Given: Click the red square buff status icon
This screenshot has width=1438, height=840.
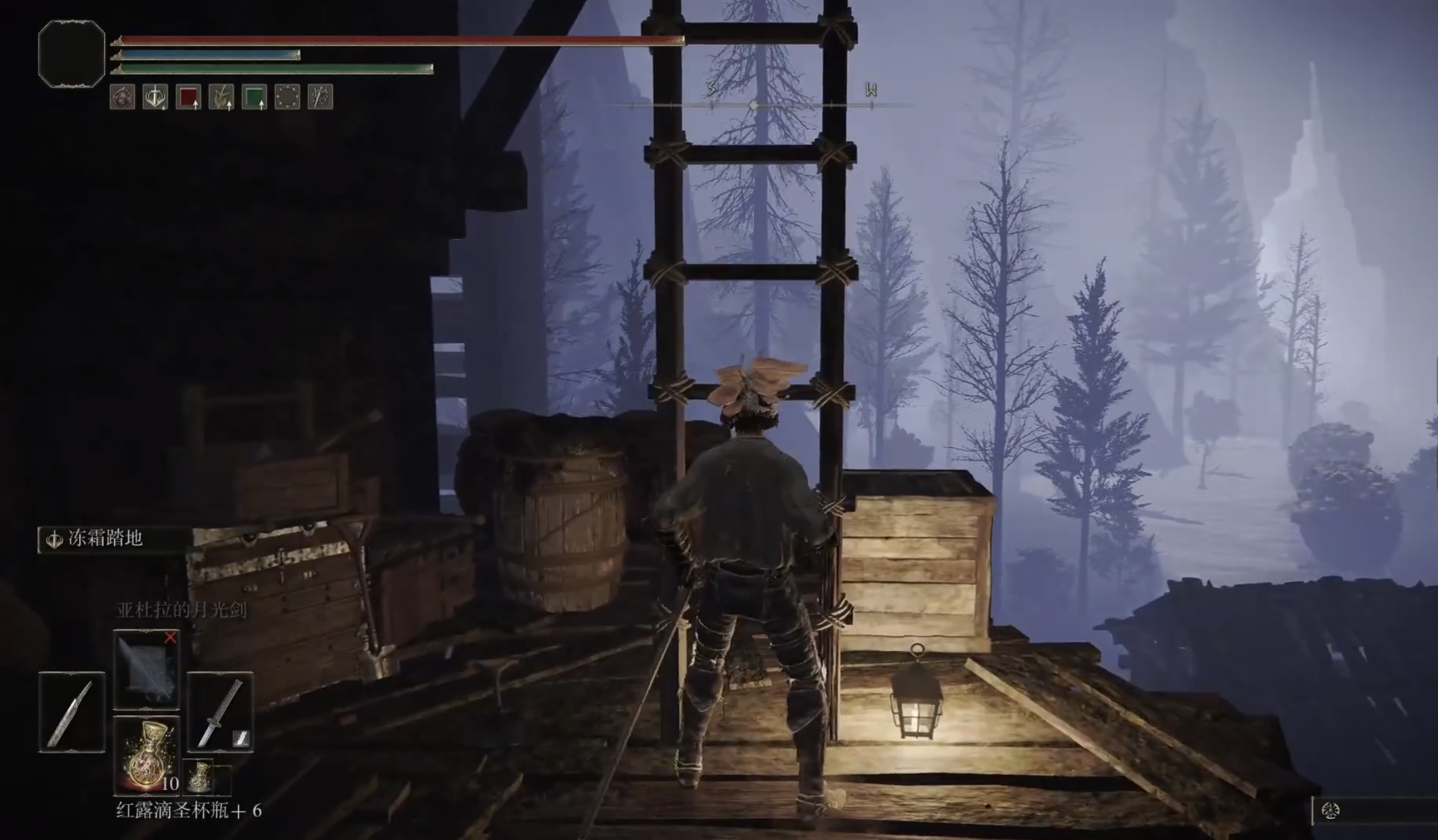Looking at the screenshot, I should [x=188, y=98].
